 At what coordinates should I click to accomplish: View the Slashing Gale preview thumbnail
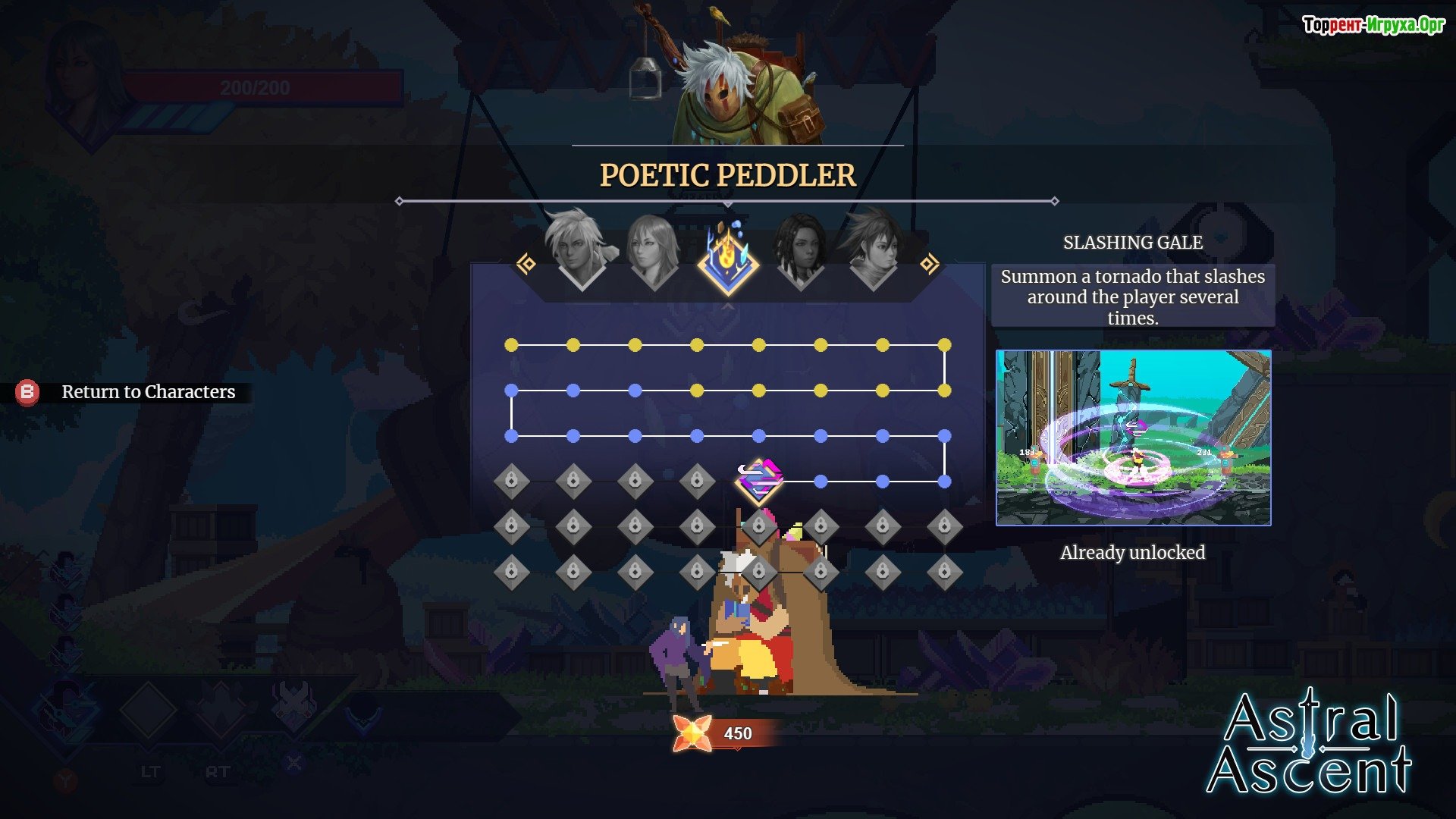pyautogui.click(x=1133, y=438)
